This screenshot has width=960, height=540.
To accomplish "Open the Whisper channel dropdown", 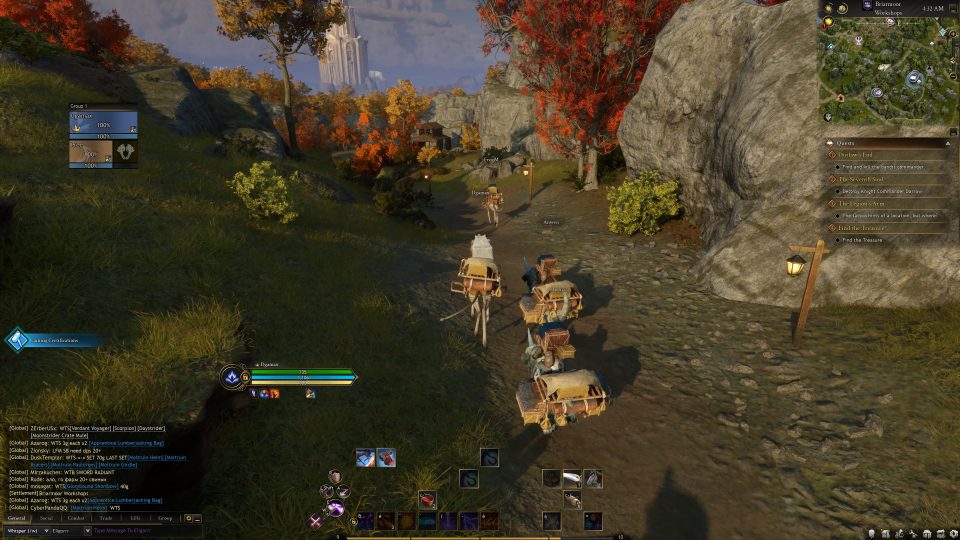I will click(24, 531).
